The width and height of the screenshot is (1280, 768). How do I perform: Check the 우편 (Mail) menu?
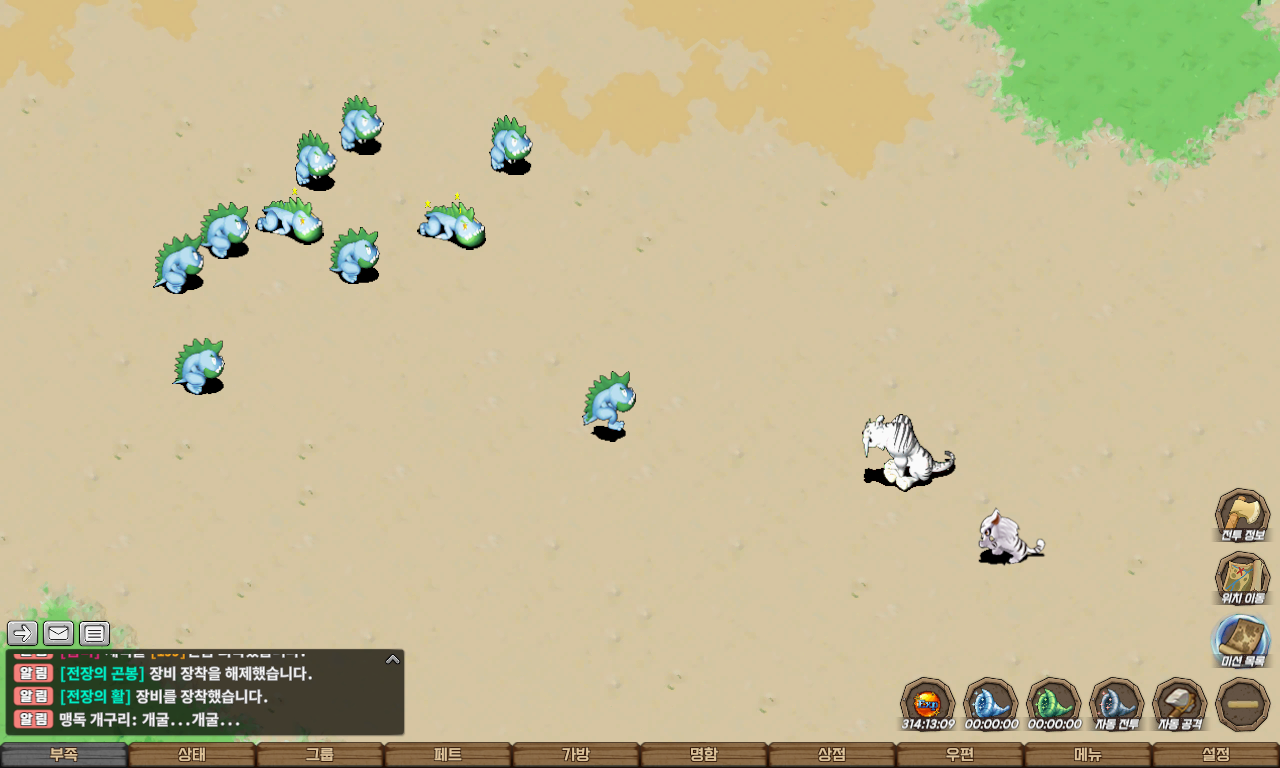959,755
